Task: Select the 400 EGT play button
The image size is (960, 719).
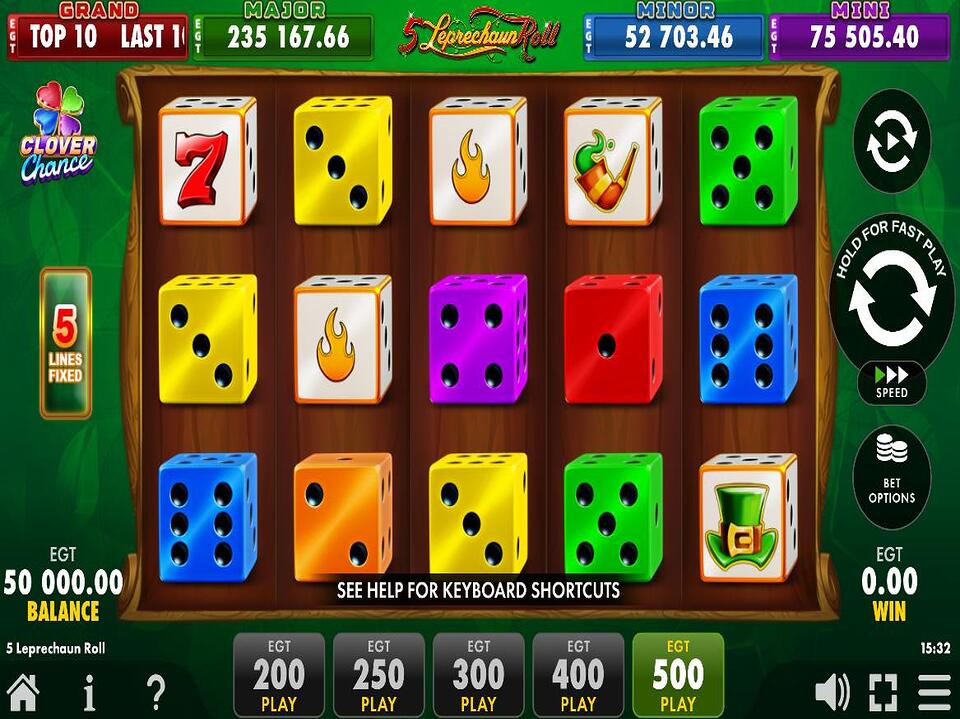Action: [x=579, y=675]
